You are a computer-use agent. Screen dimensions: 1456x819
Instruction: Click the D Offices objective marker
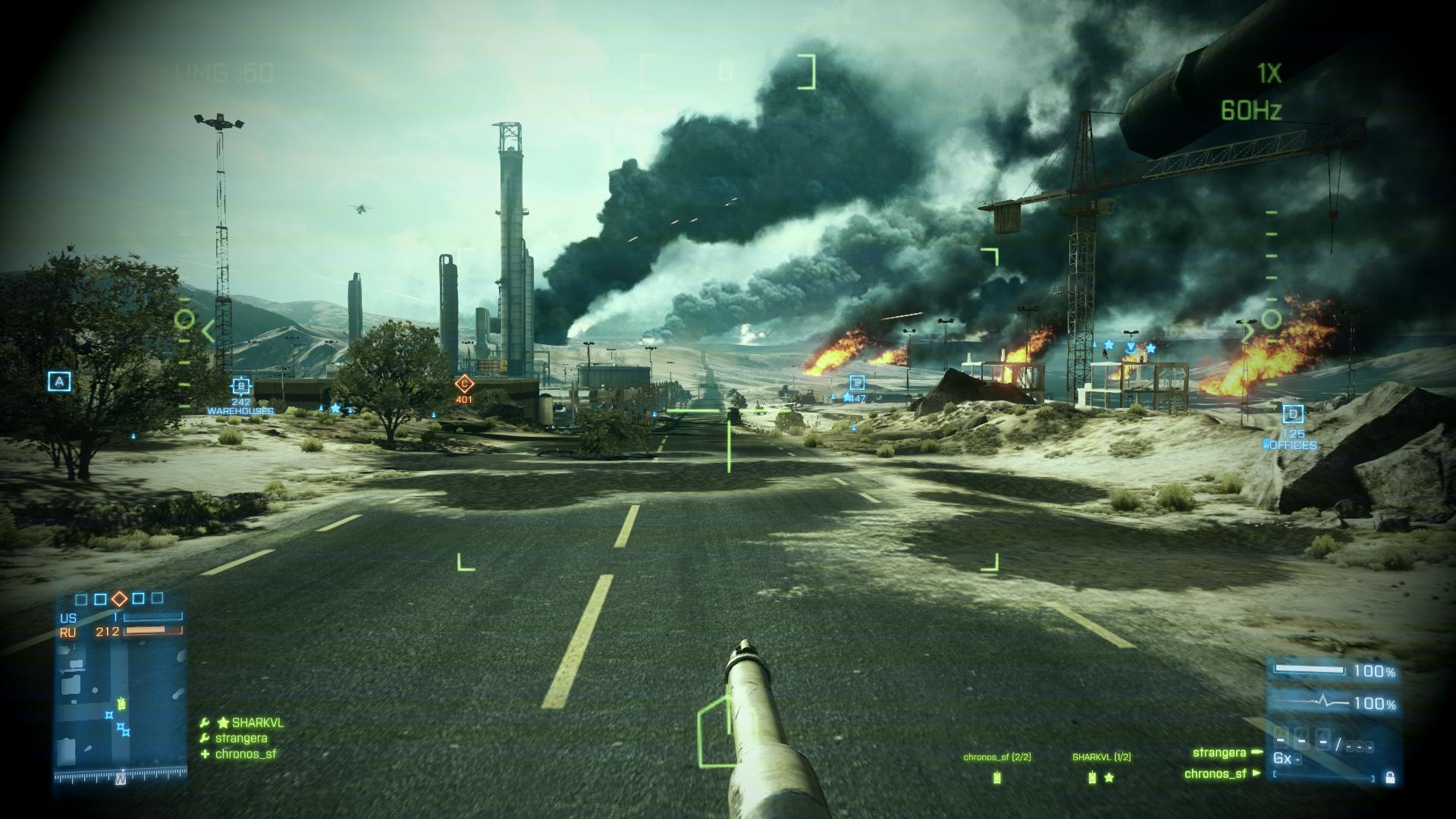pos(1293,414)
